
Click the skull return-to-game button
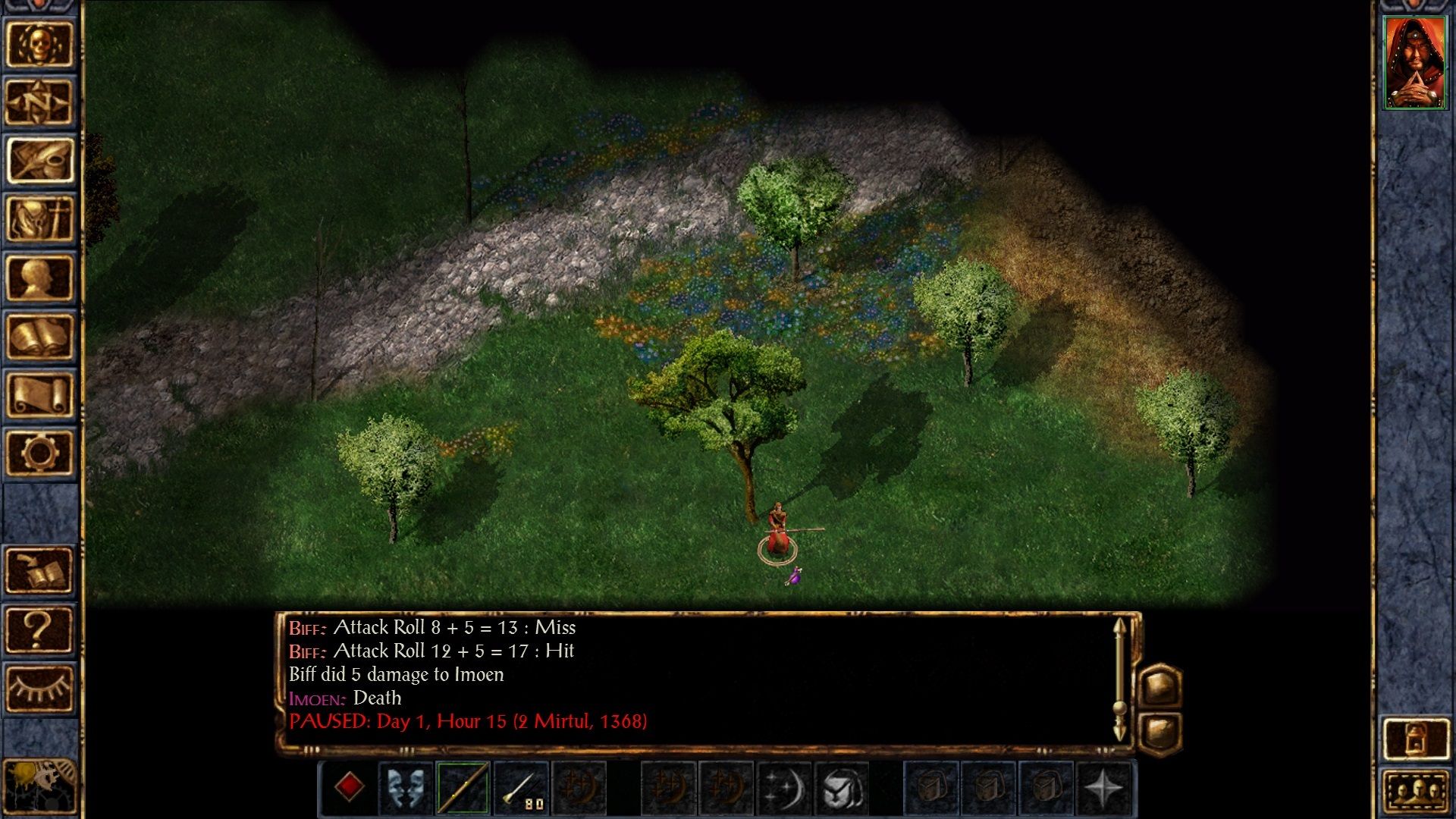(39, 44)
